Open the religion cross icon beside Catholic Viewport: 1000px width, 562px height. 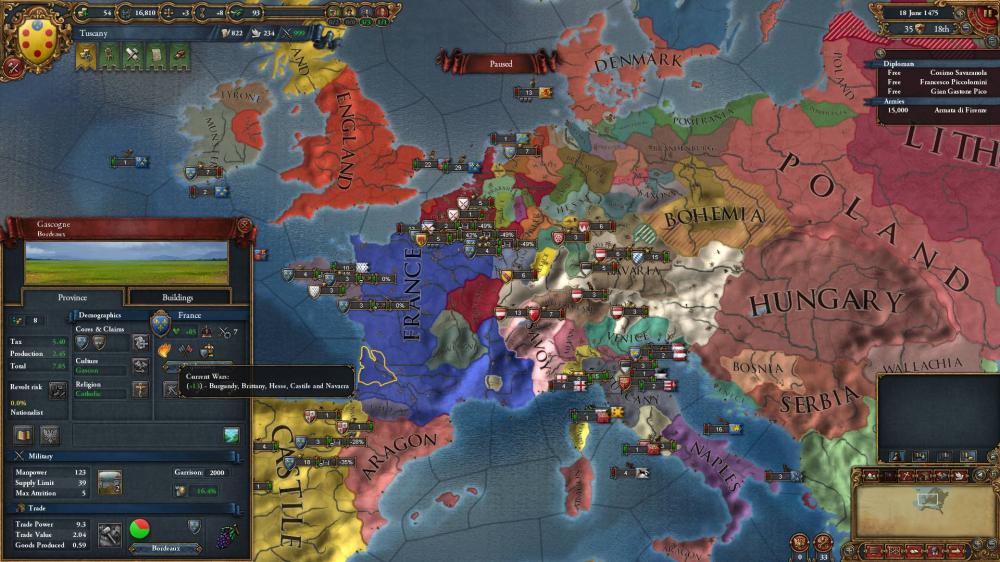[x=140, y=390]
